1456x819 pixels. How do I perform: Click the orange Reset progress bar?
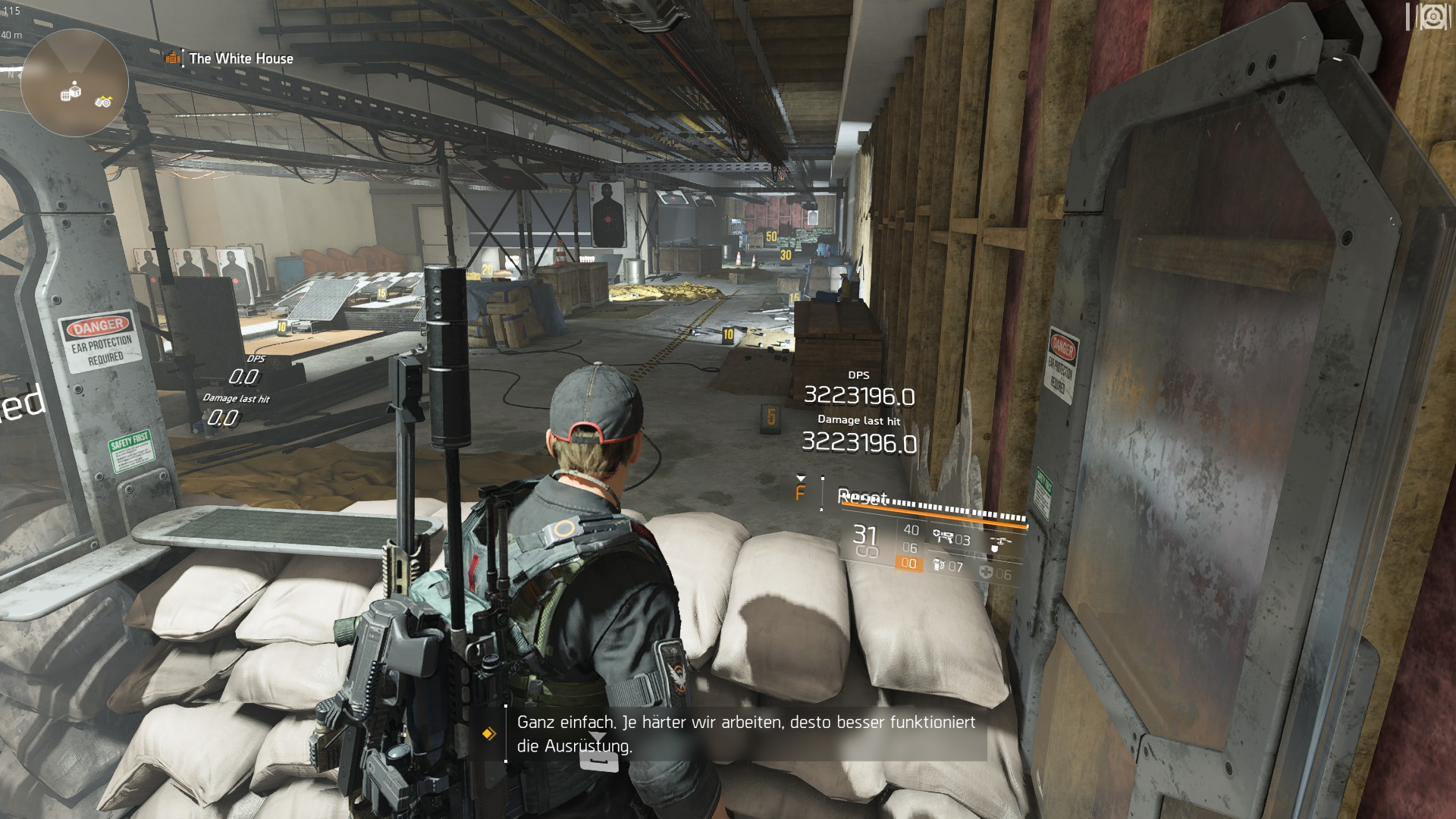click(933, 514)
